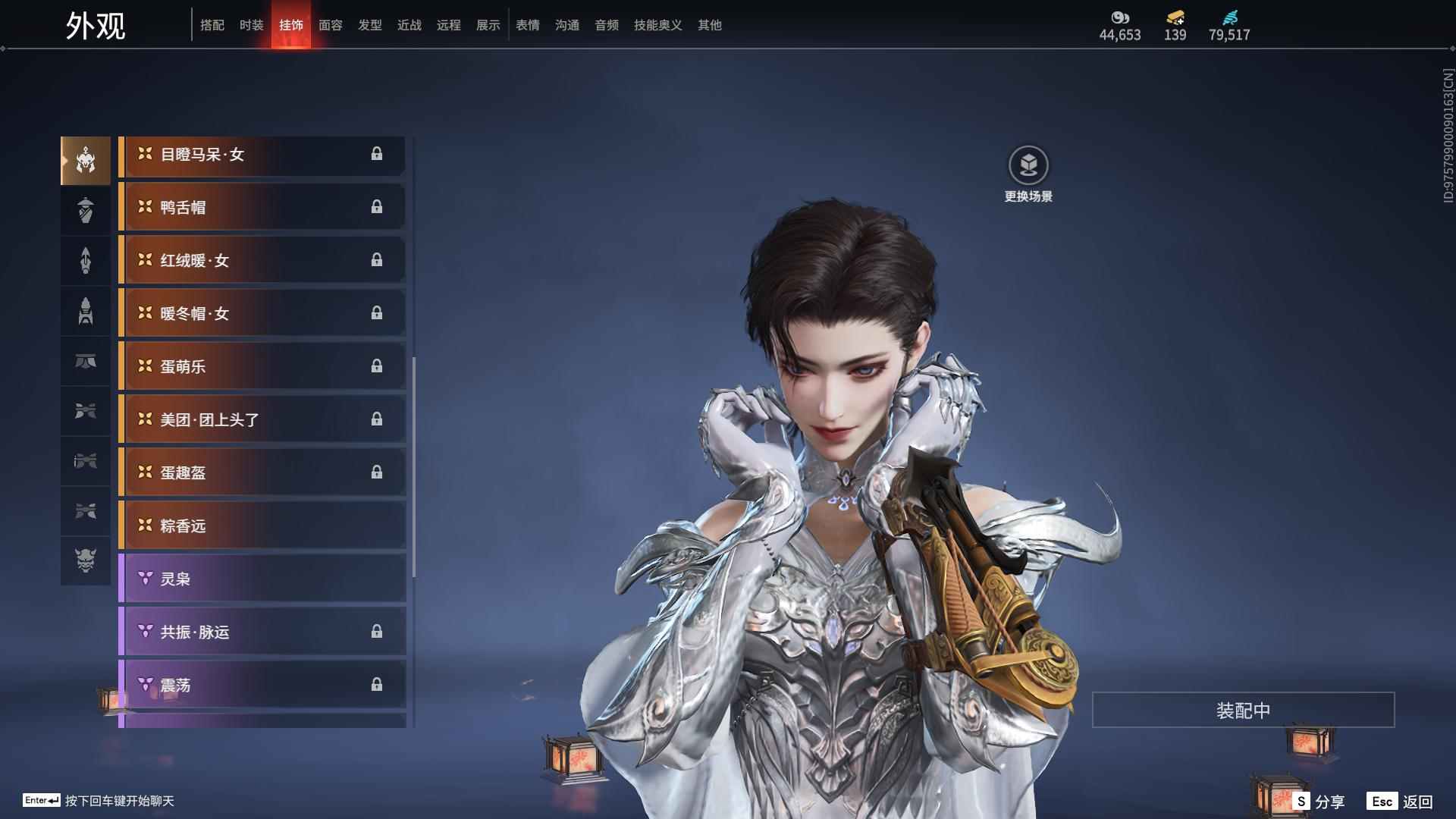Select the 发型 tab
Viewport: 1456px width, 819px height.
click(369, 25)
